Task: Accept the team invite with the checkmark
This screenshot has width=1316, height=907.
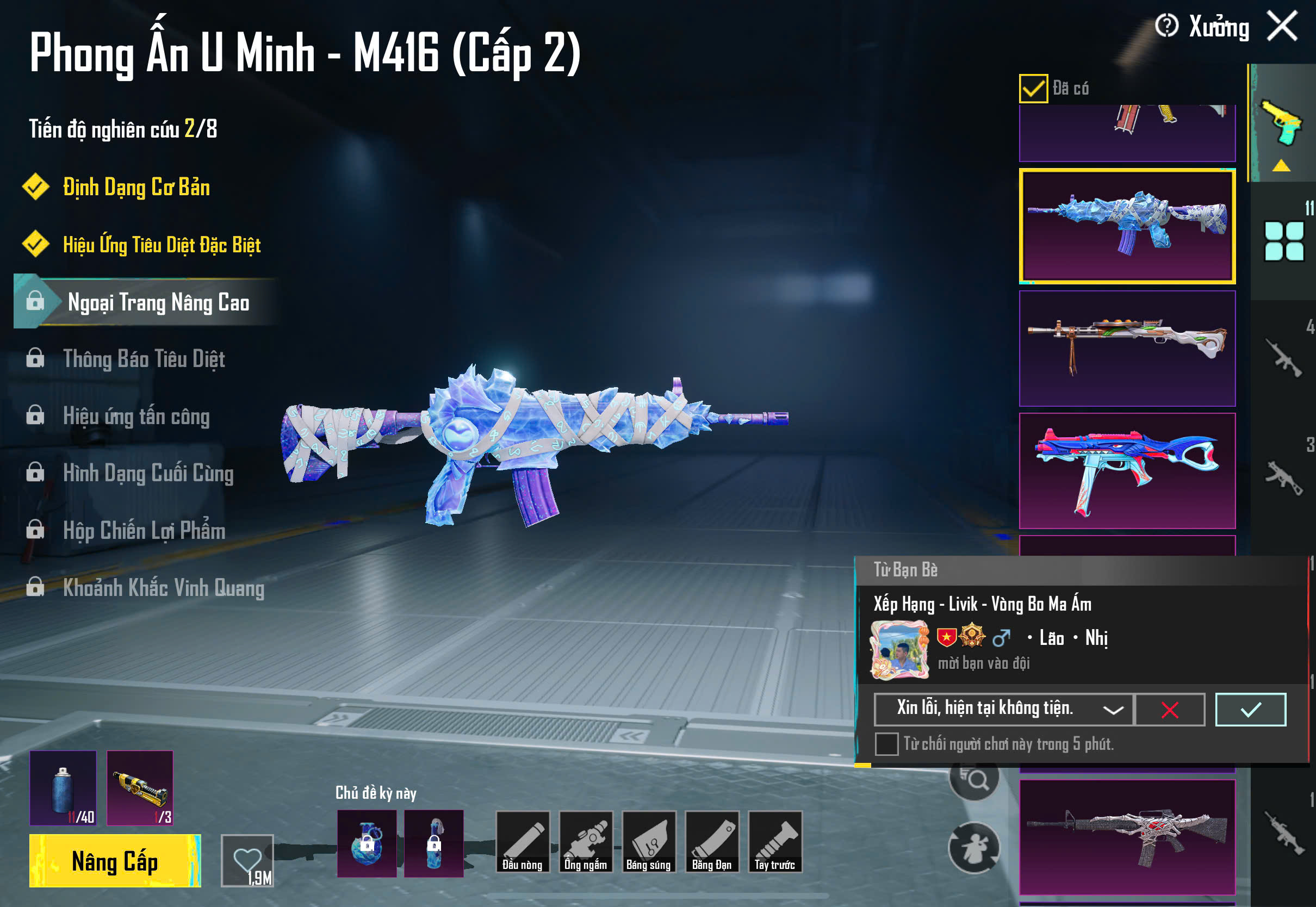Action: point(1250,709)
